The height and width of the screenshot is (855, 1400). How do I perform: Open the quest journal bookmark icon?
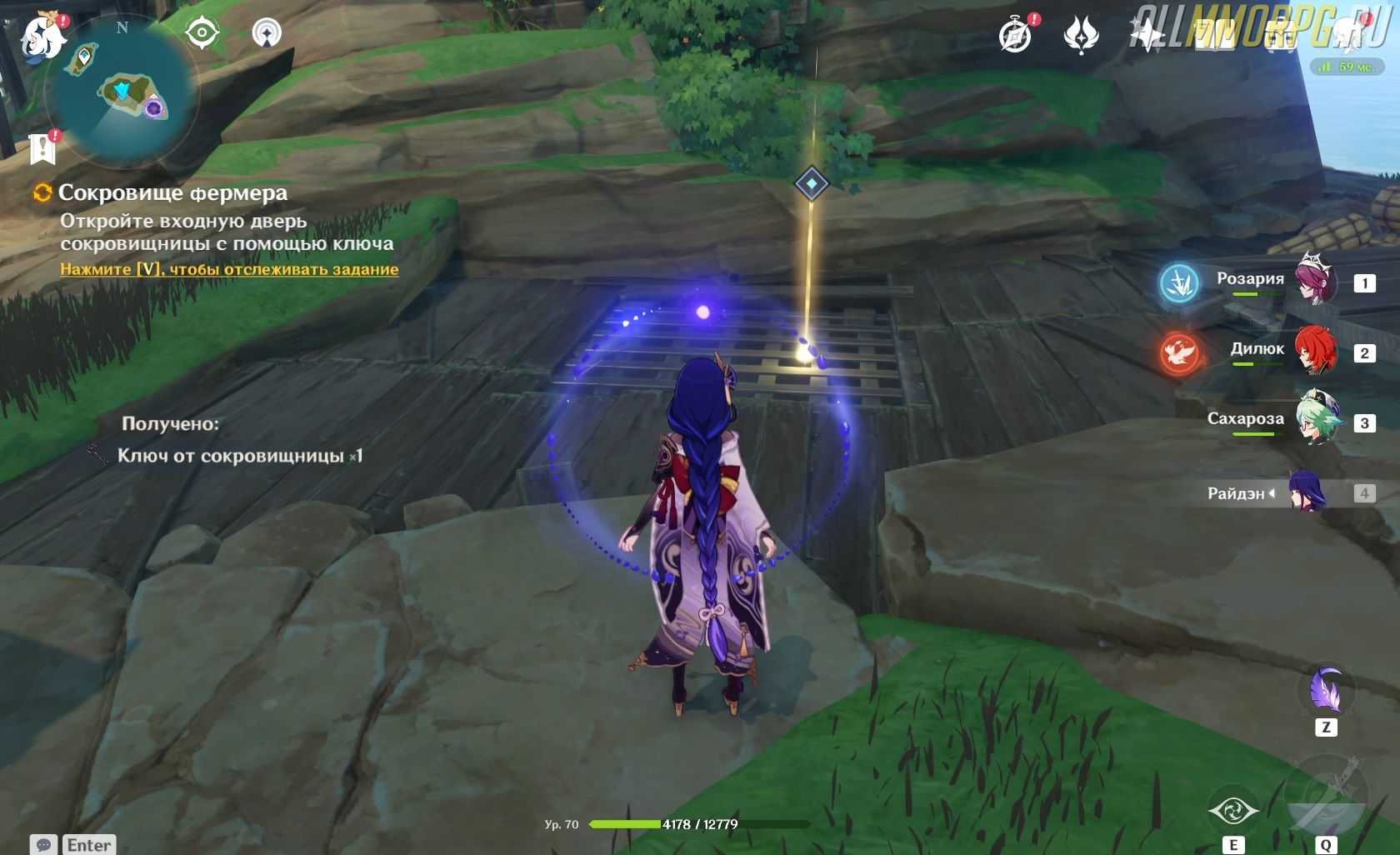[42, 148]
